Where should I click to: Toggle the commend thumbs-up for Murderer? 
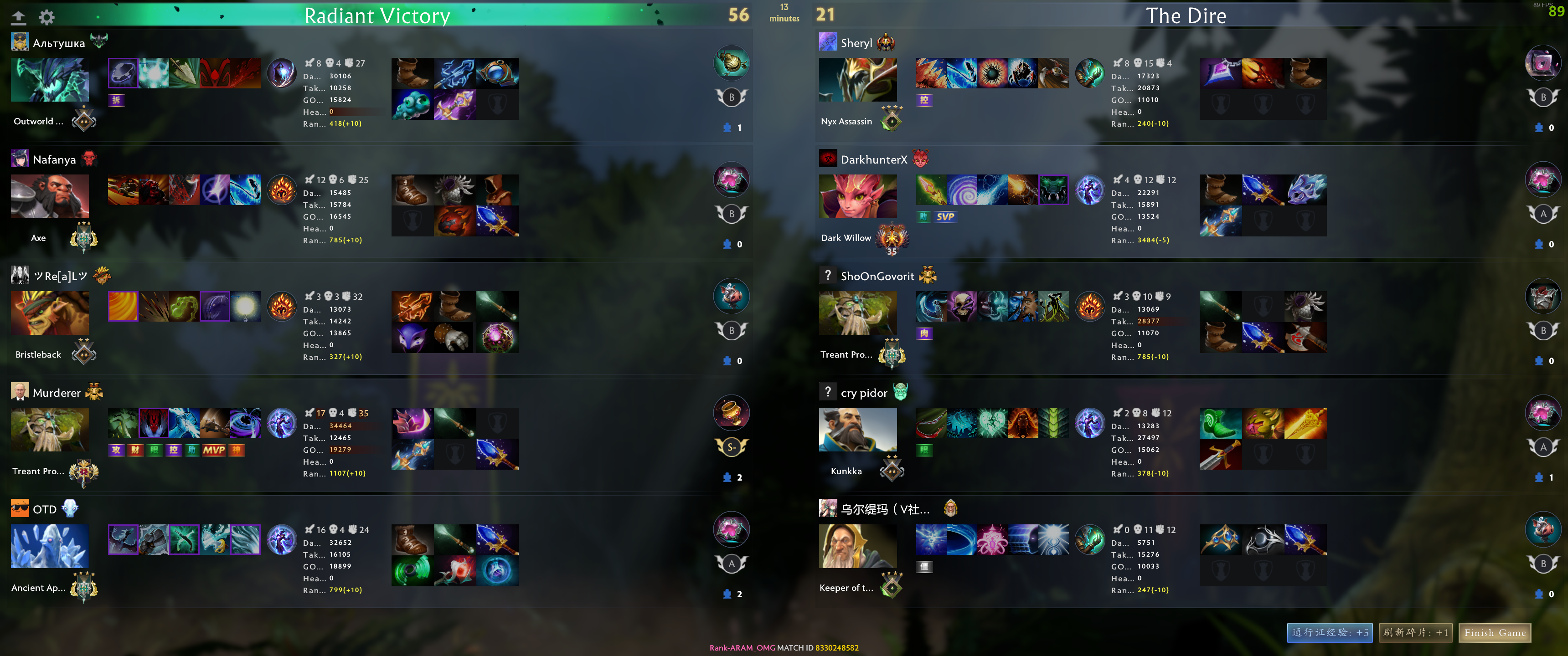pos(728,477)
